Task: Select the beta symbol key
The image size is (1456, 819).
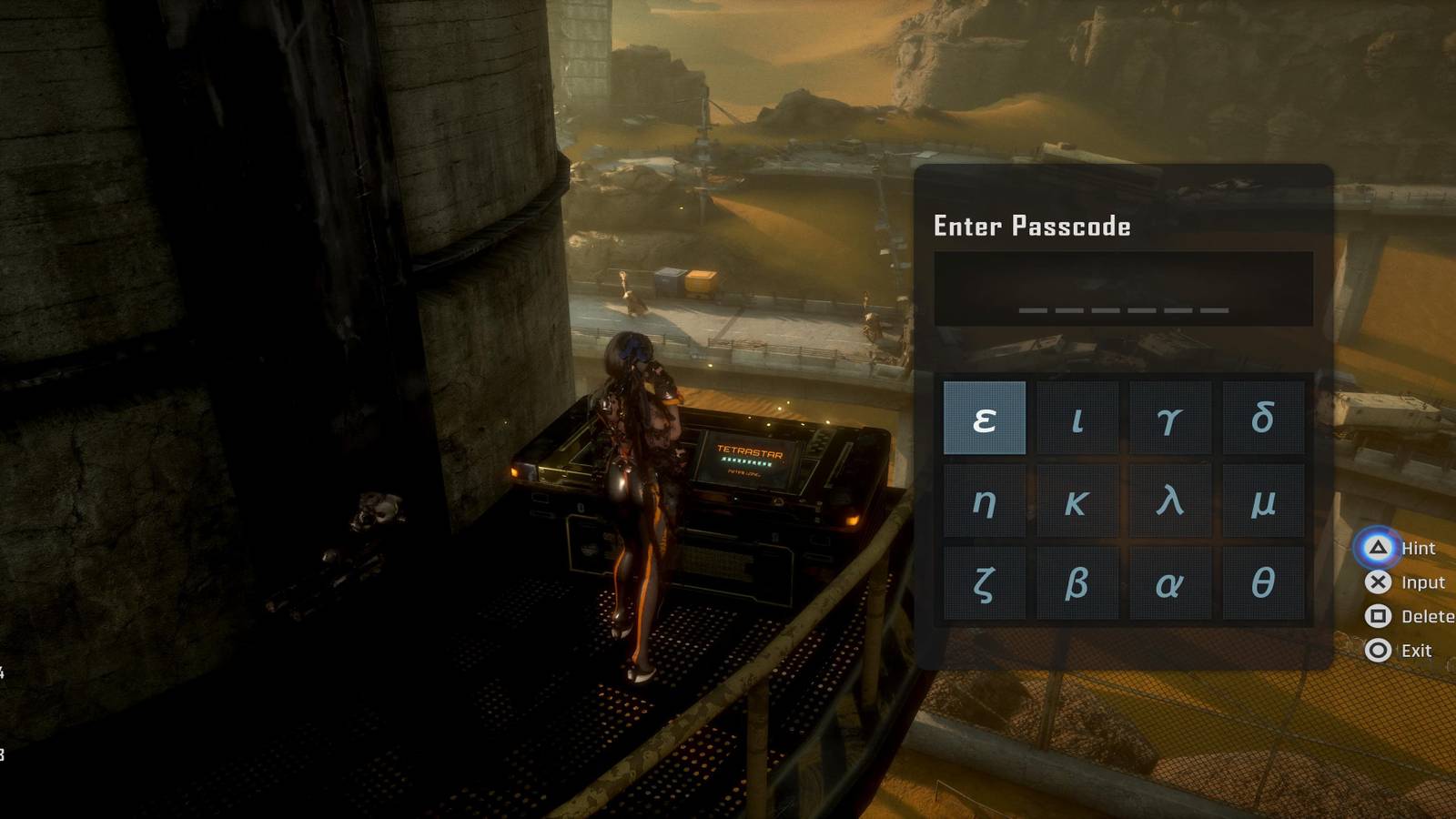Action: pos(1077,581)
